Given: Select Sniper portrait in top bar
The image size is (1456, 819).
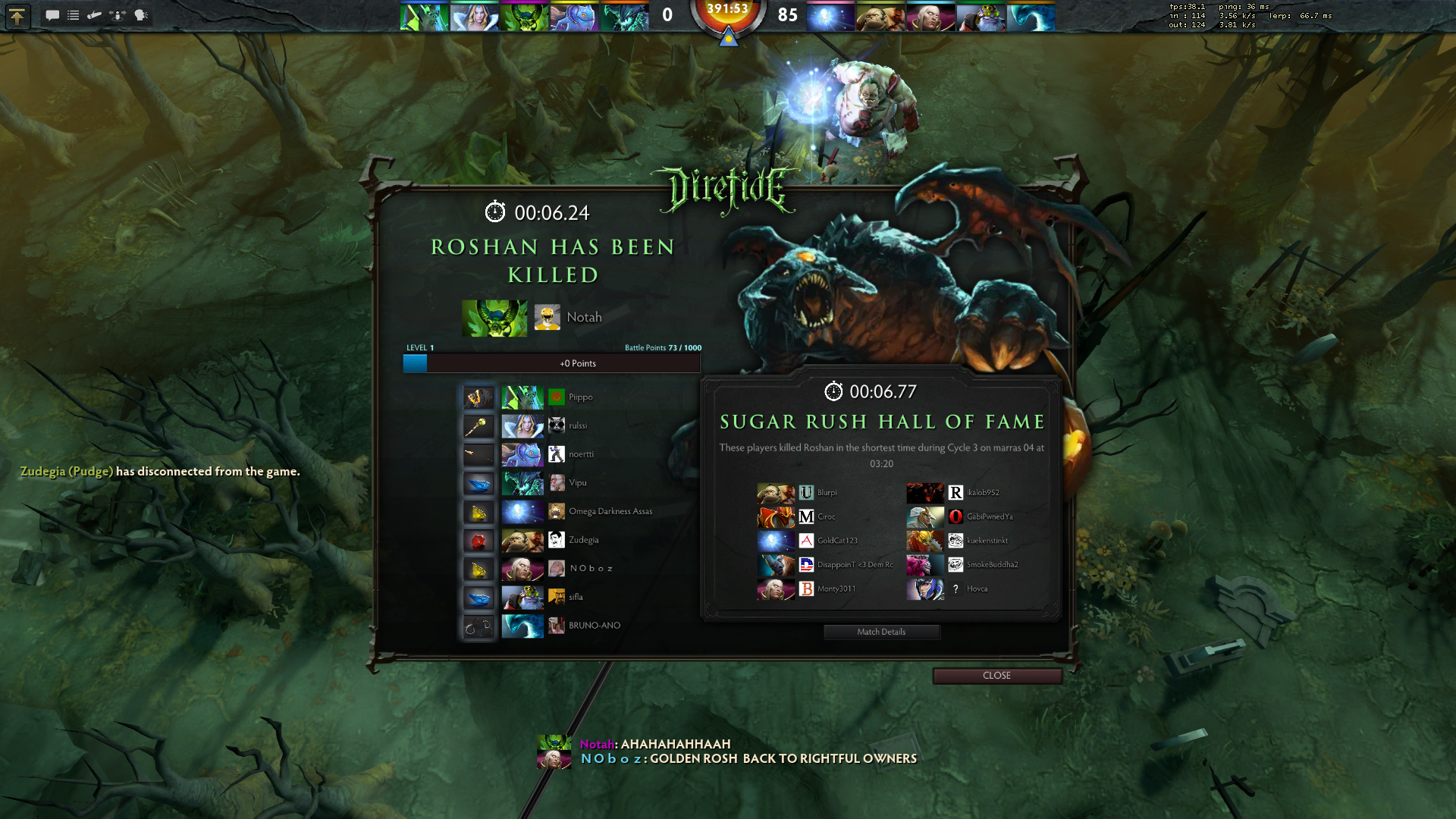Looking at the screenshot, I should pyautogui.click(x=981, y=17).
